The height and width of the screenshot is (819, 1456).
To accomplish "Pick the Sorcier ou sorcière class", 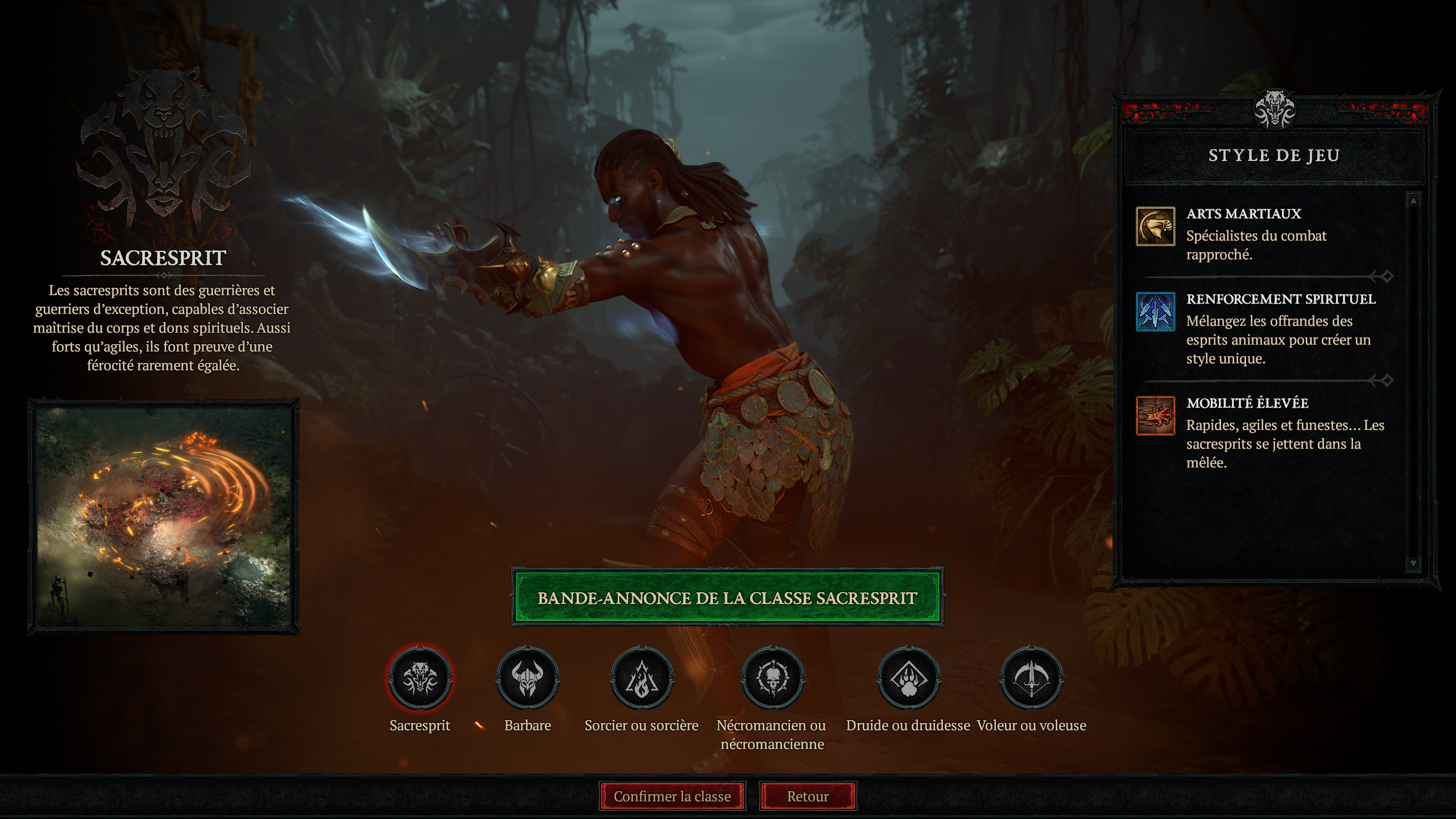I will tap(642, 678).
